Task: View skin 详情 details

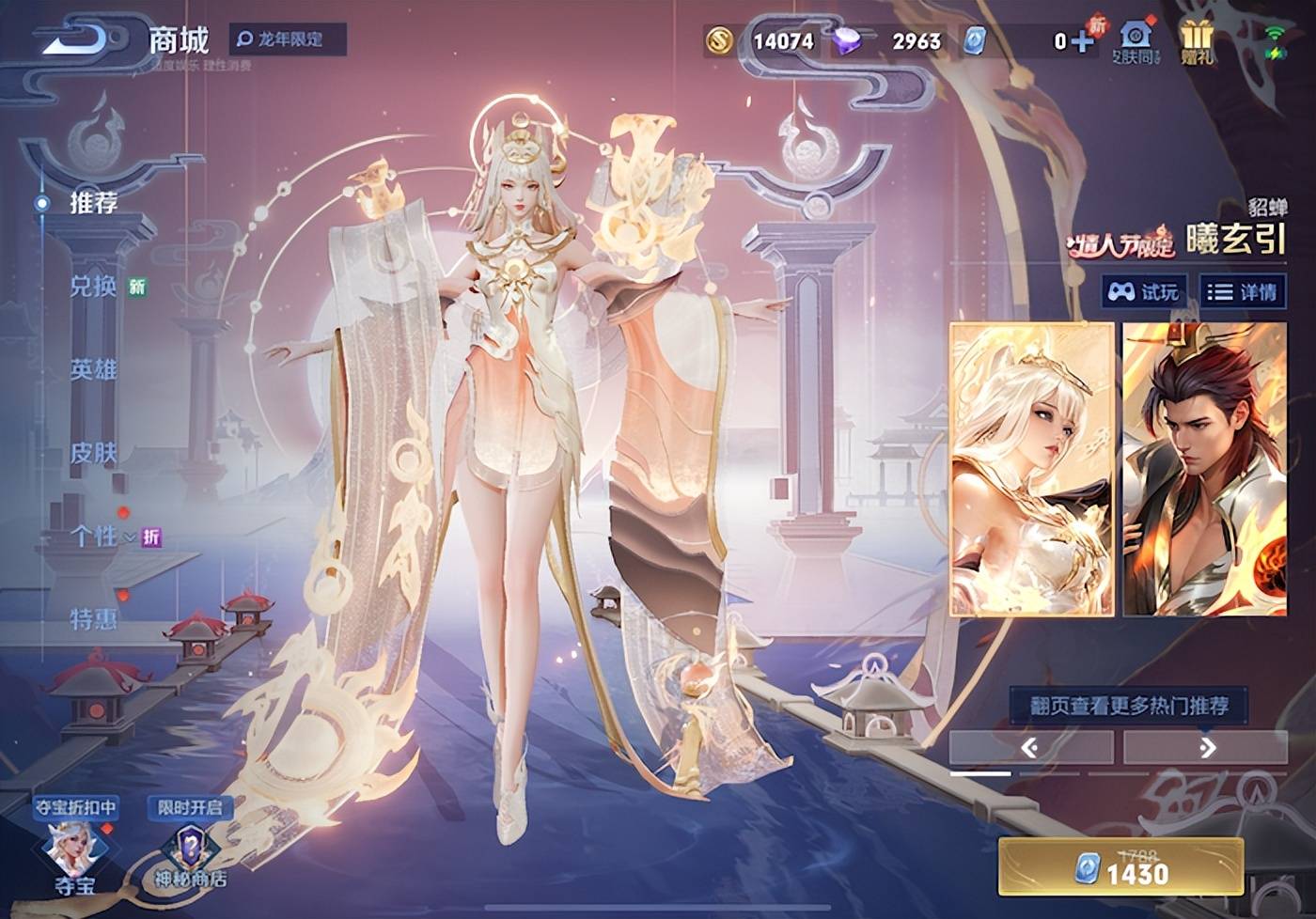Action: click(1243, 292)
